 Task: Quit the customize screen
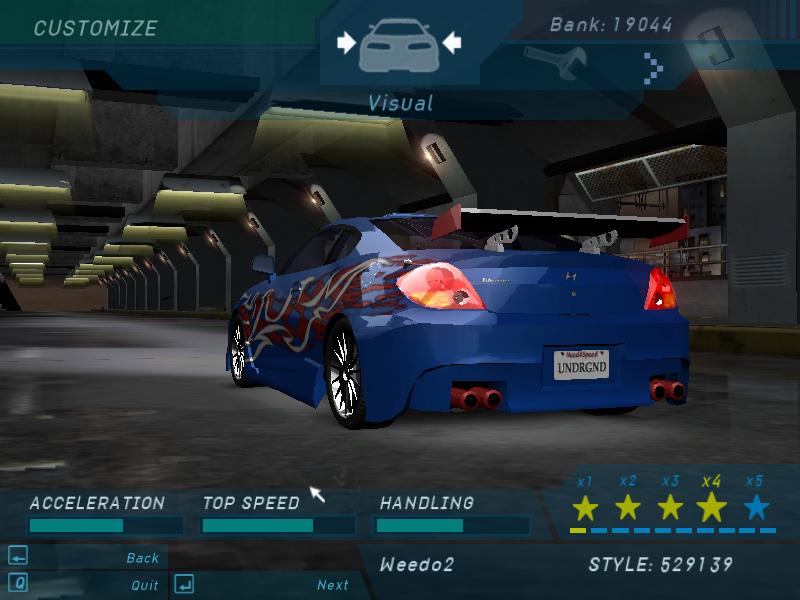[144, 585]
